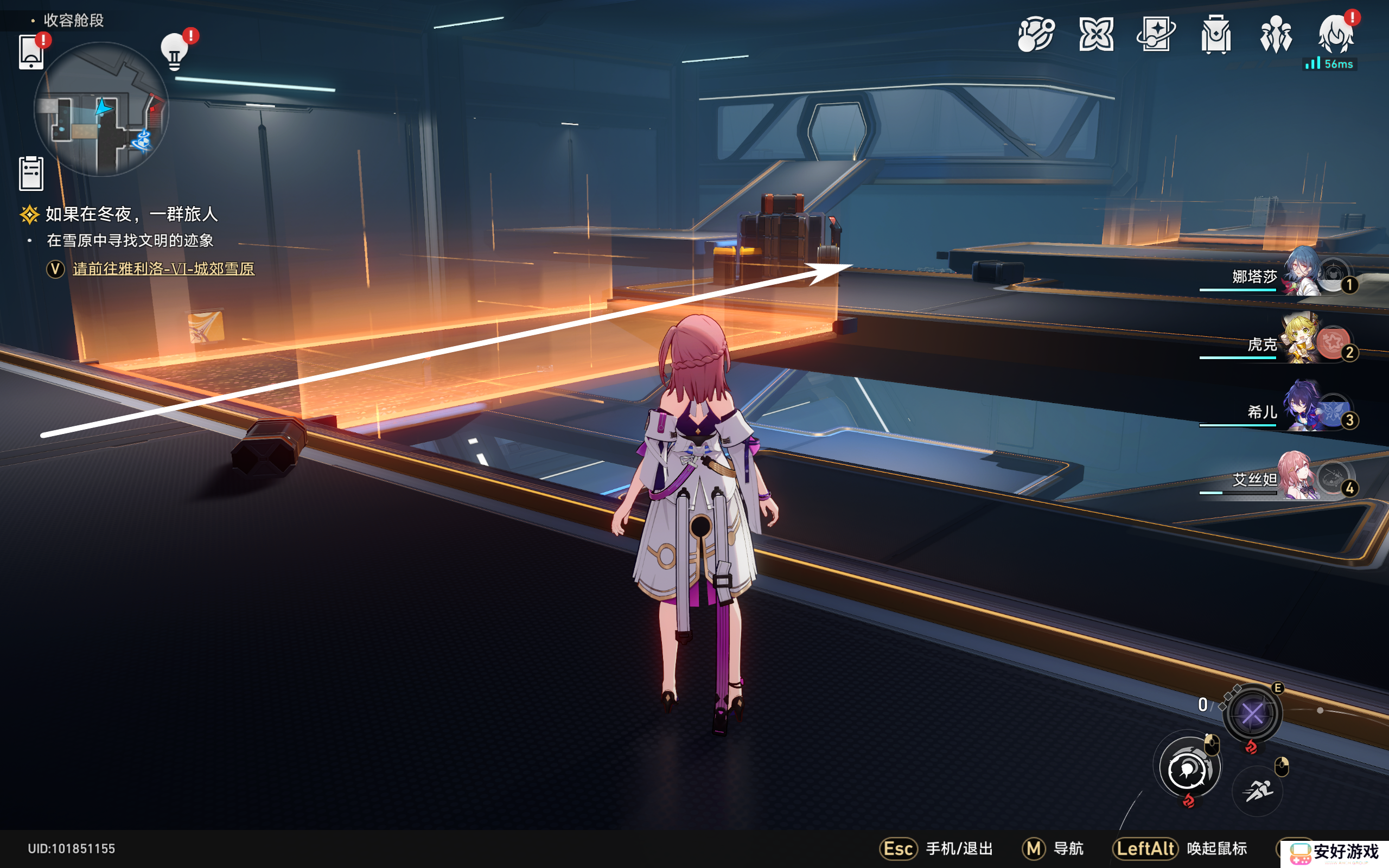Open the four-point star warp icon
This screenshot has height=868, width=1389.
pyautogui.click(x=1095, y=34)
